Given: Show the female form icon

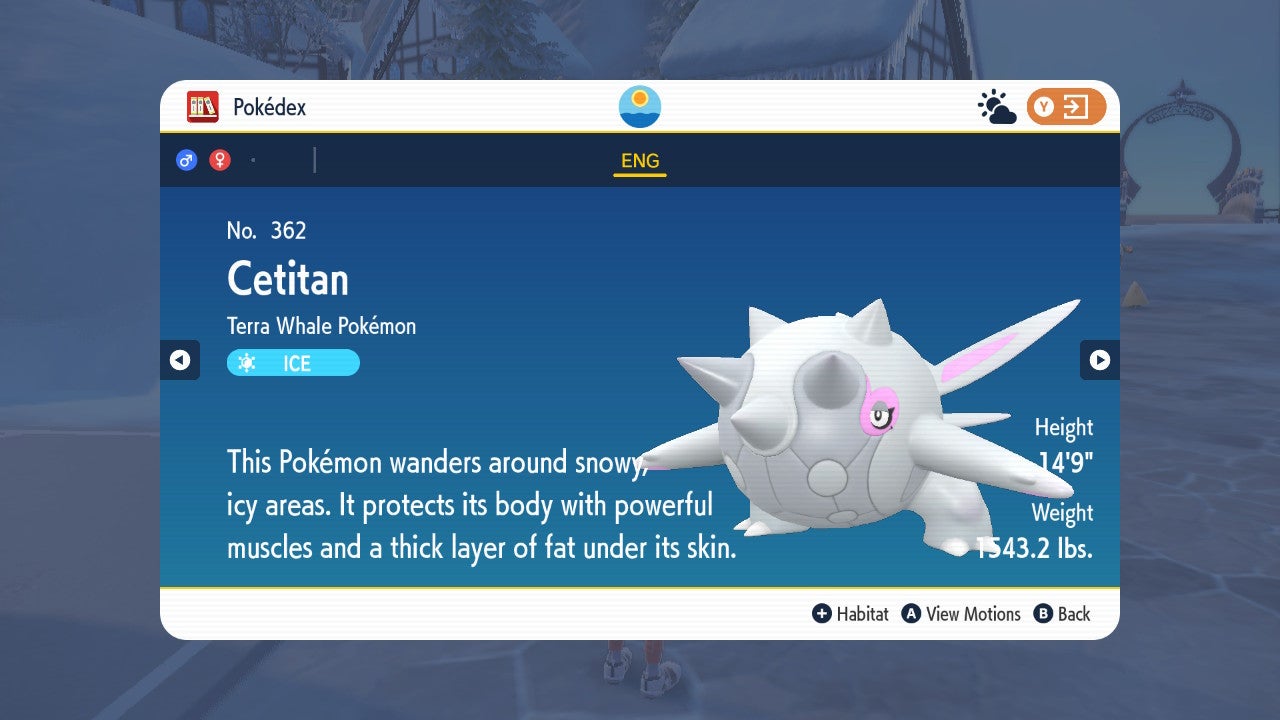Looking at the screenshot, I should [x=220, y=160].
